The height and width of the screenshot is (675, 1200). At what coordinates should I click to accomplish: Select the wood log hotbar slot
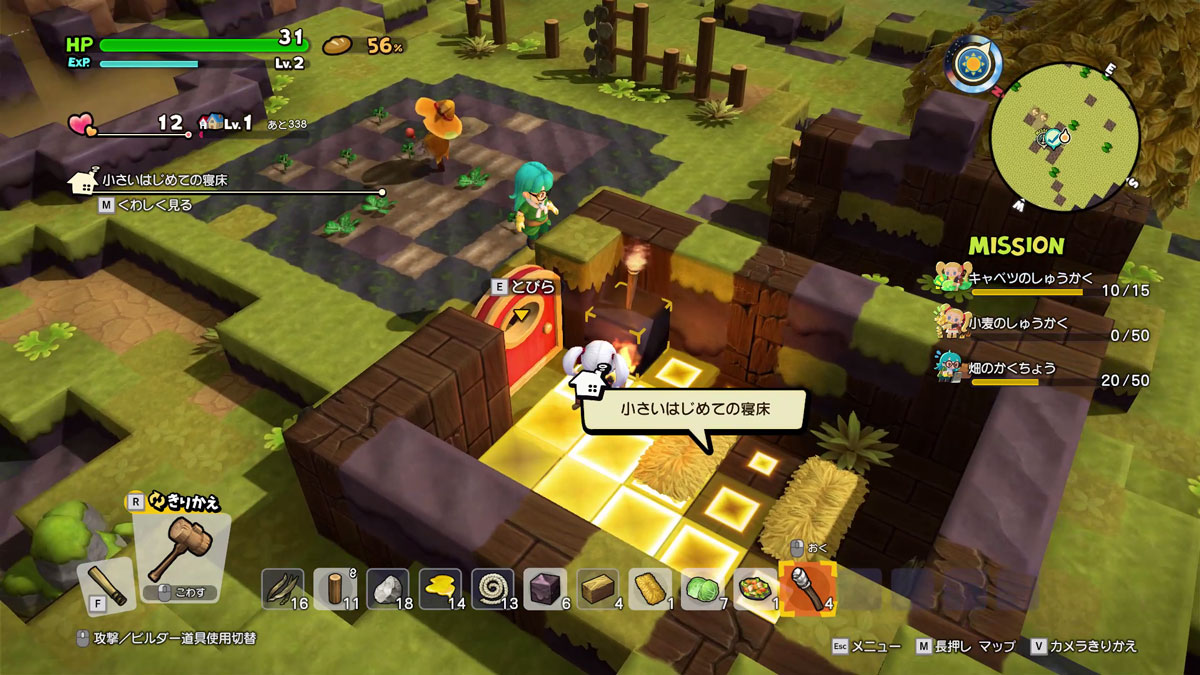click(335, 588)
